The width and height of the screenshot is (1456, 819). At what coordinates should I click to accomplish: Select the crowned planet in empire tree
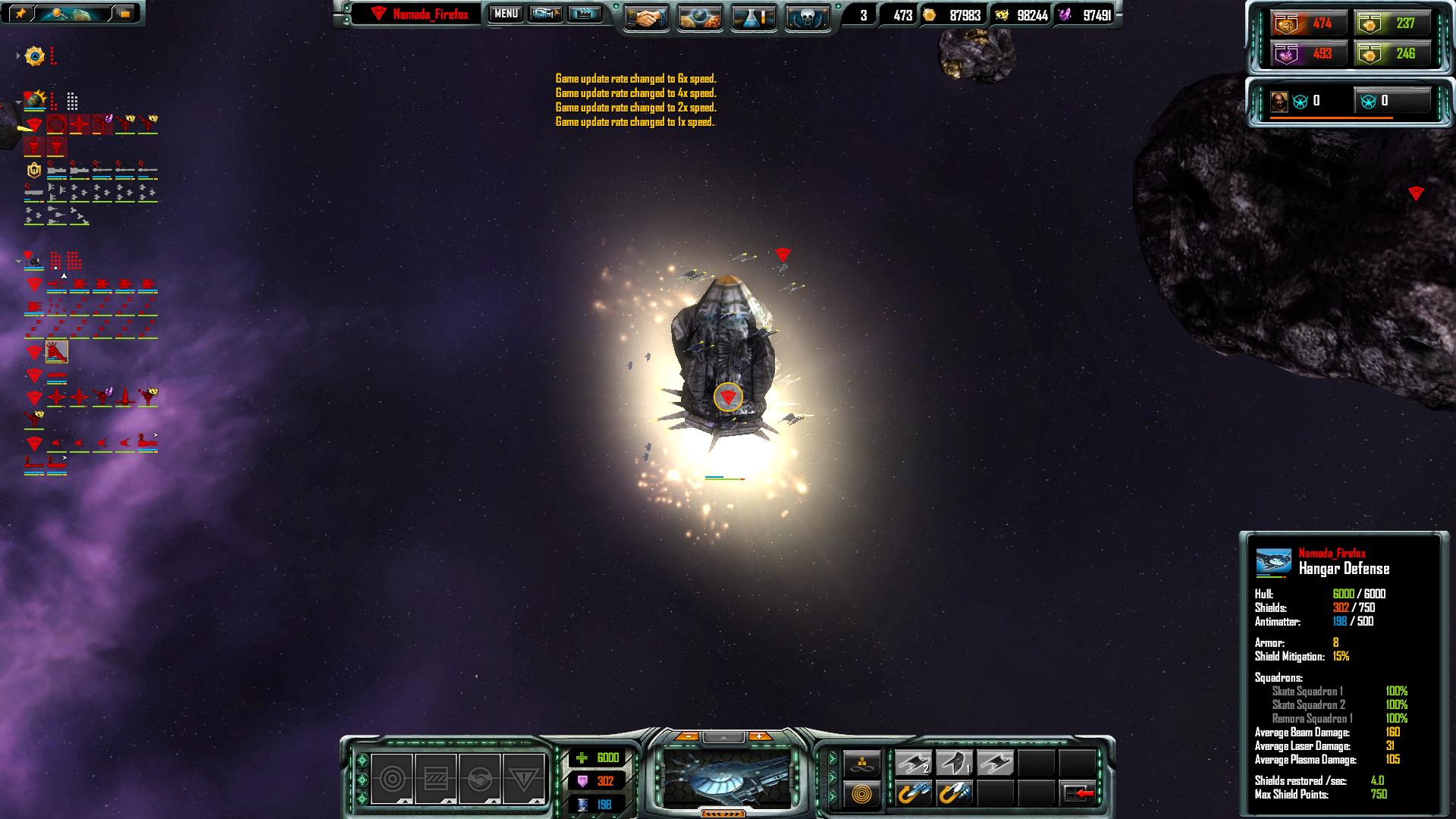35,100
